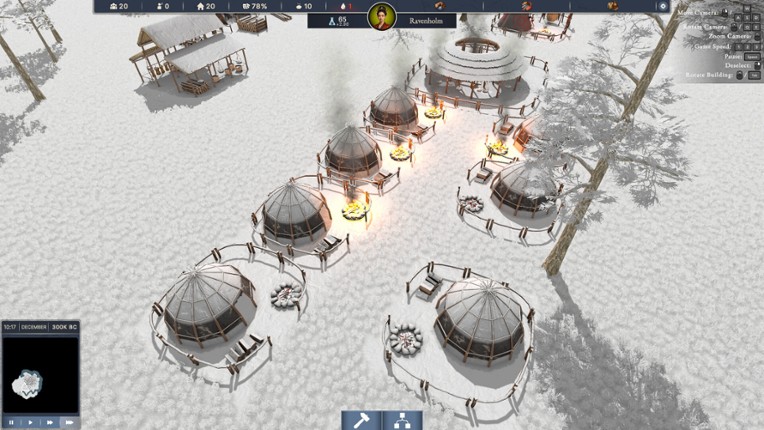Screen dimensions: 764x430
Task: Pause the game speed
Action: [10, 422]
